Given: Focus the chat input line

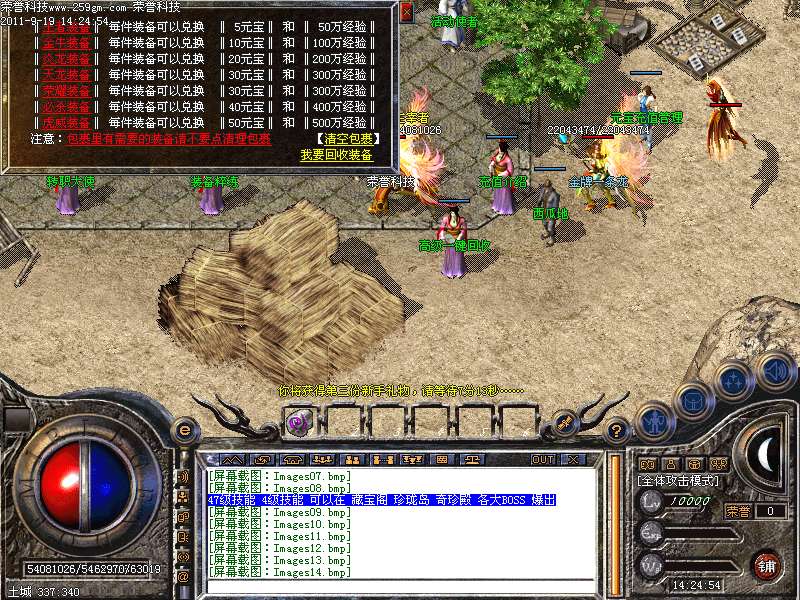Looking at the screenshot, I should click(x=400, y=586).
